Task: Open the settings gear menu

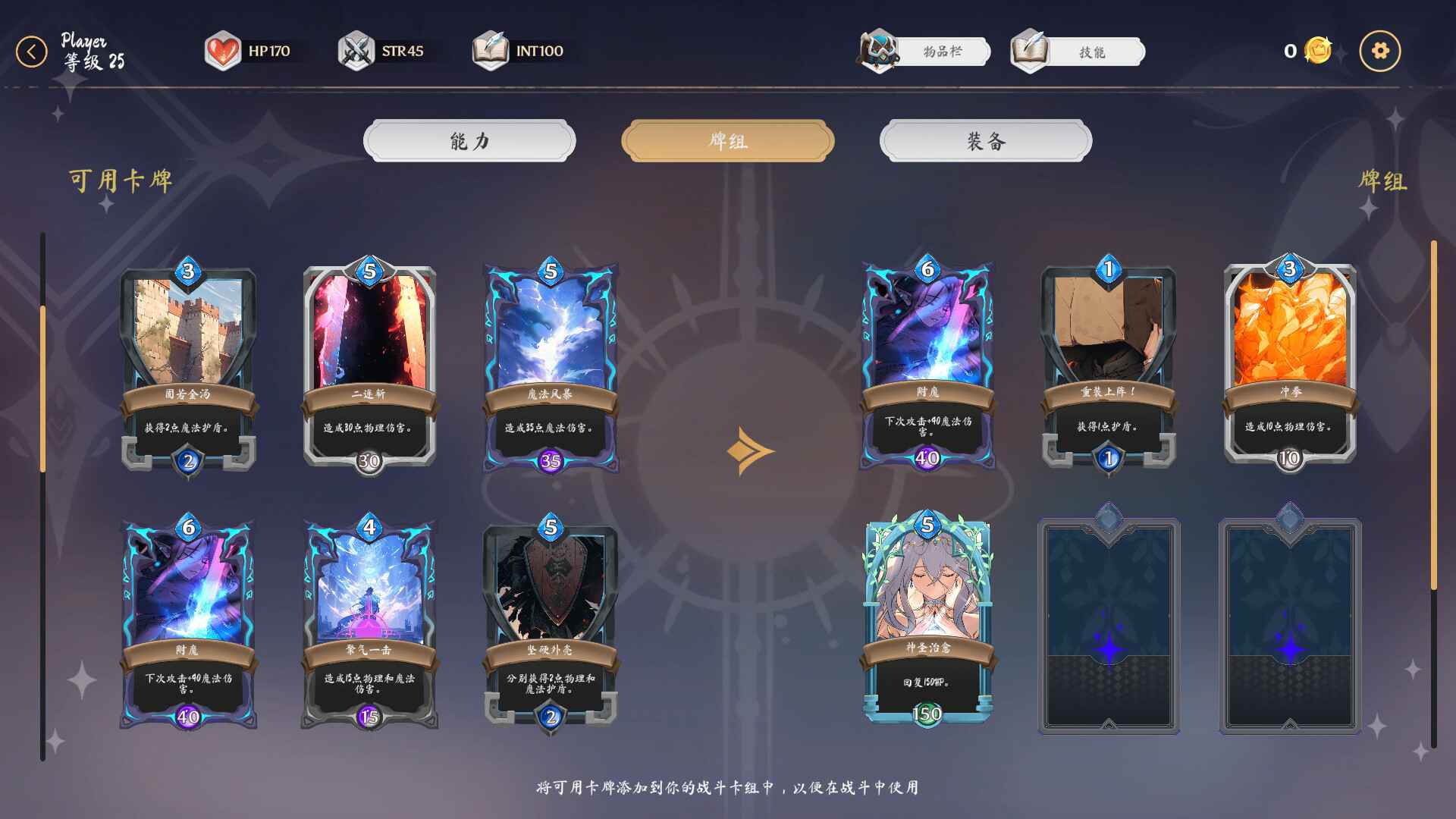Action: click(1381, 50)
